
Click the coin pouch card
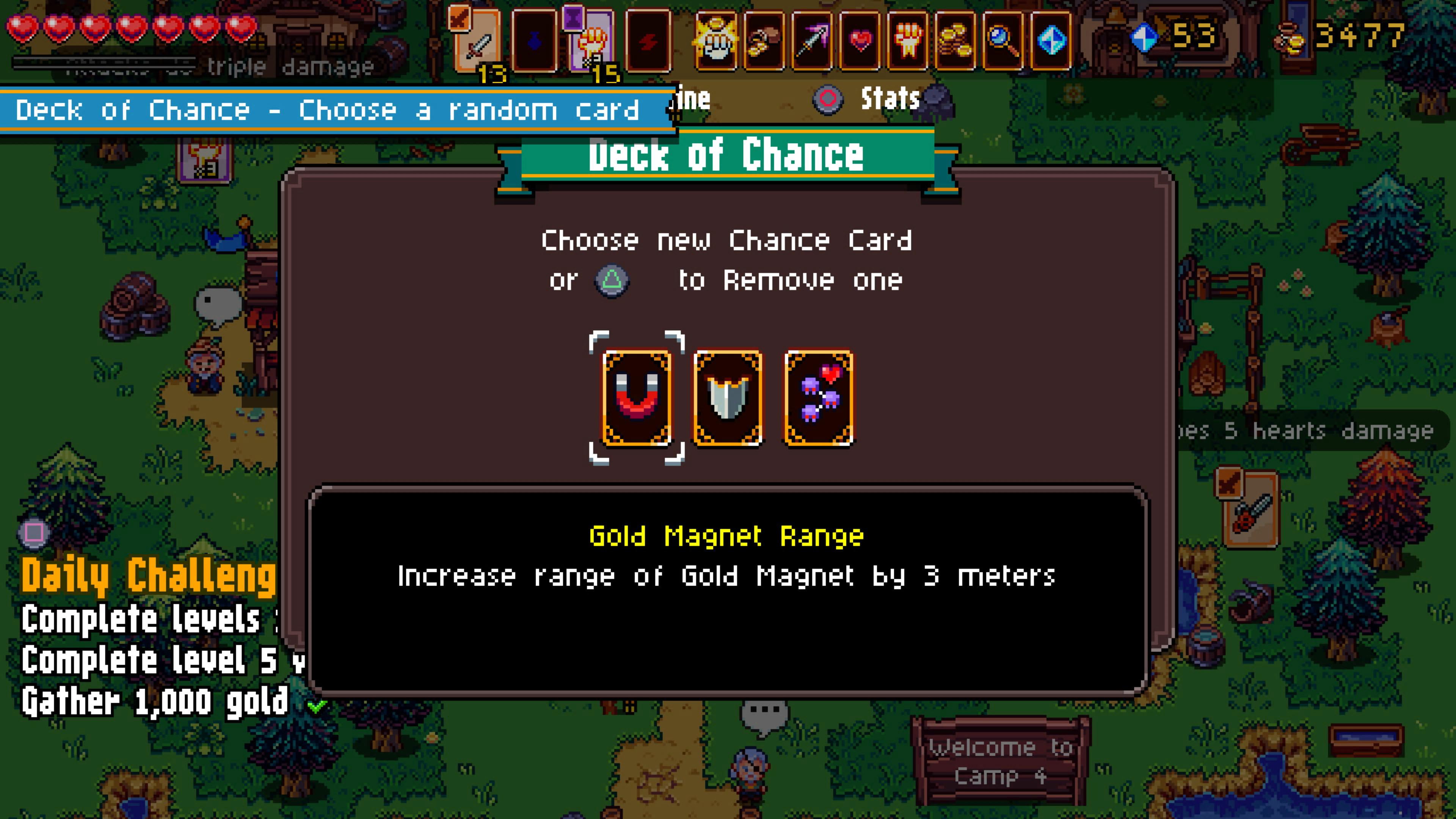764,41
